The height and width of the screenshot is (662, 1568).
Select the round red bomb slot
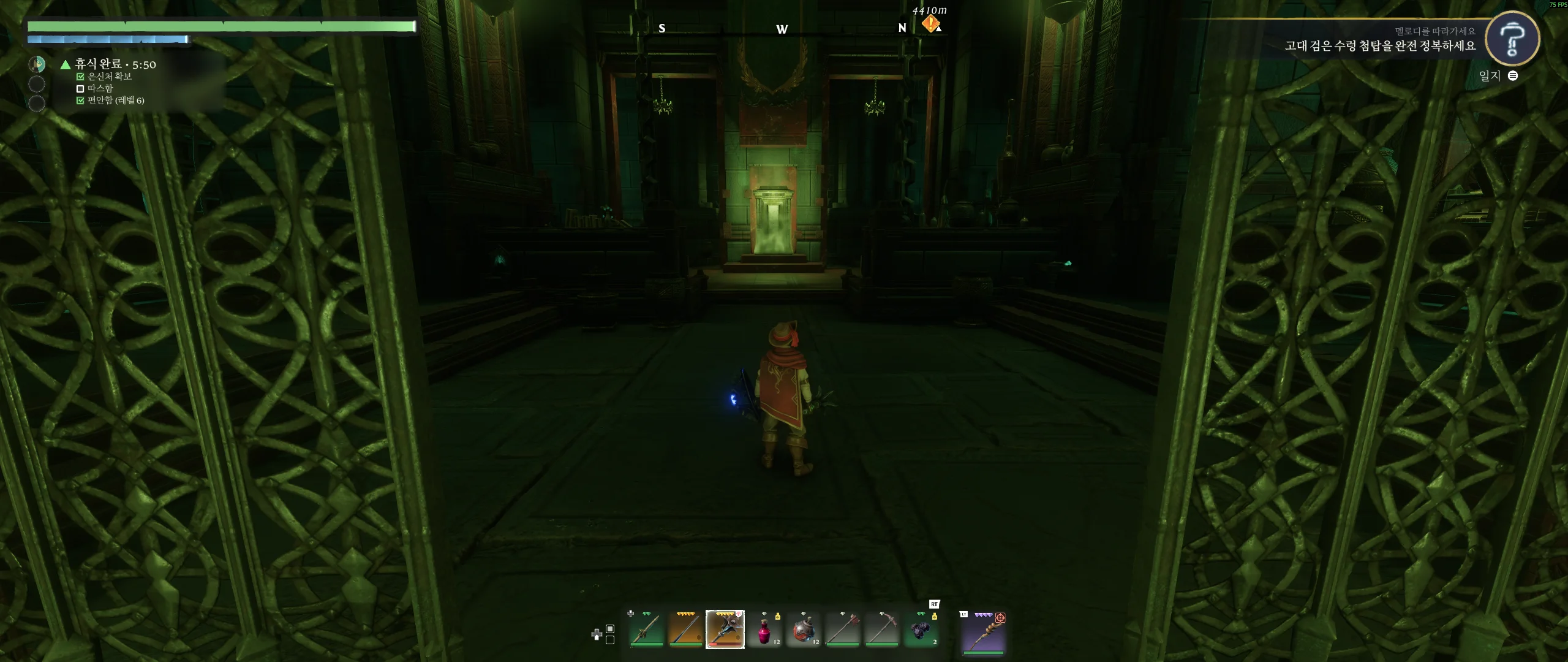pyautogui.click(x=803, y=630)
